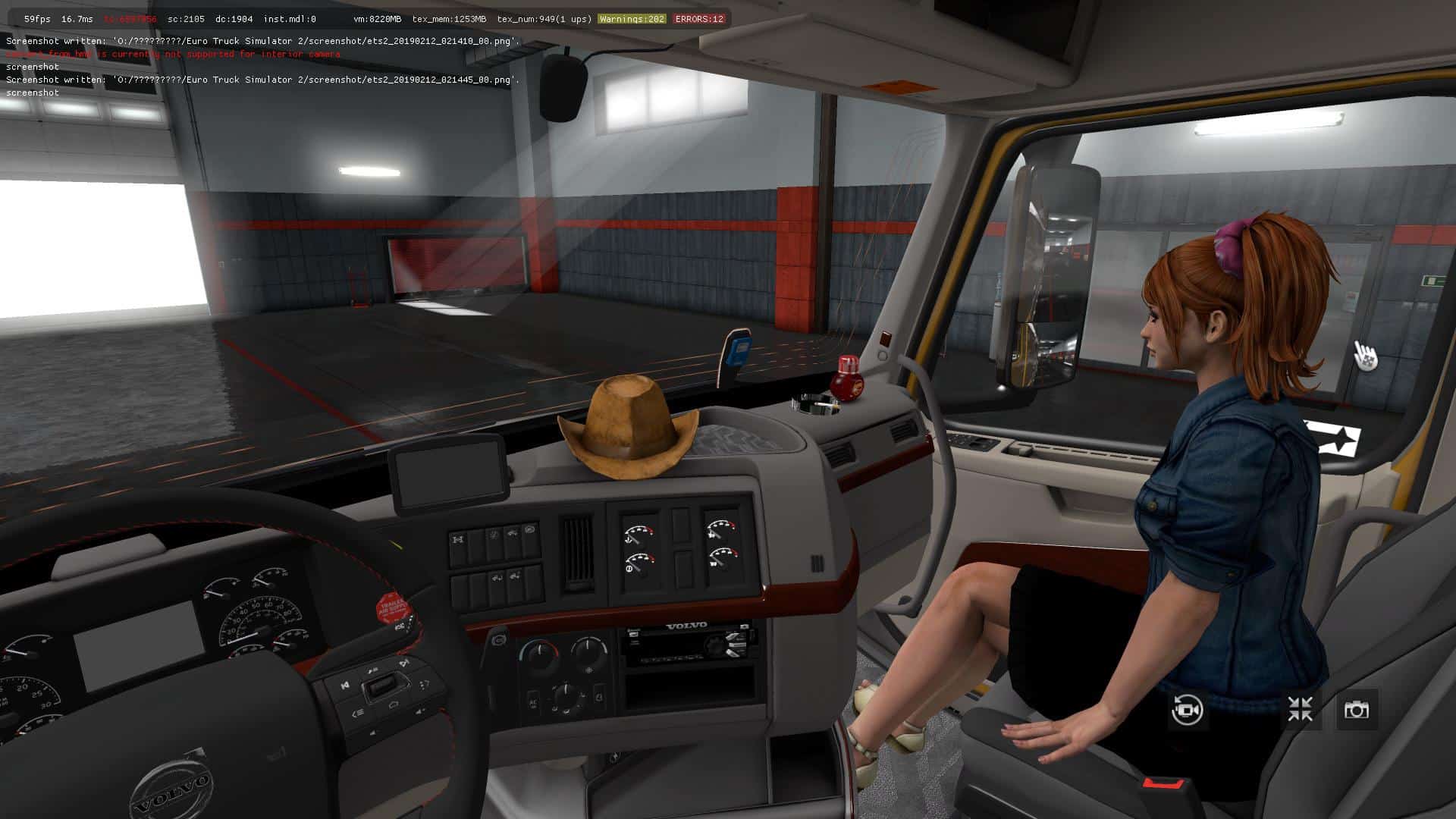This screenshot has height=819, width=1456.
Task: Reset the camera with the rotating video-camera icon
Action: [1187, 711]
